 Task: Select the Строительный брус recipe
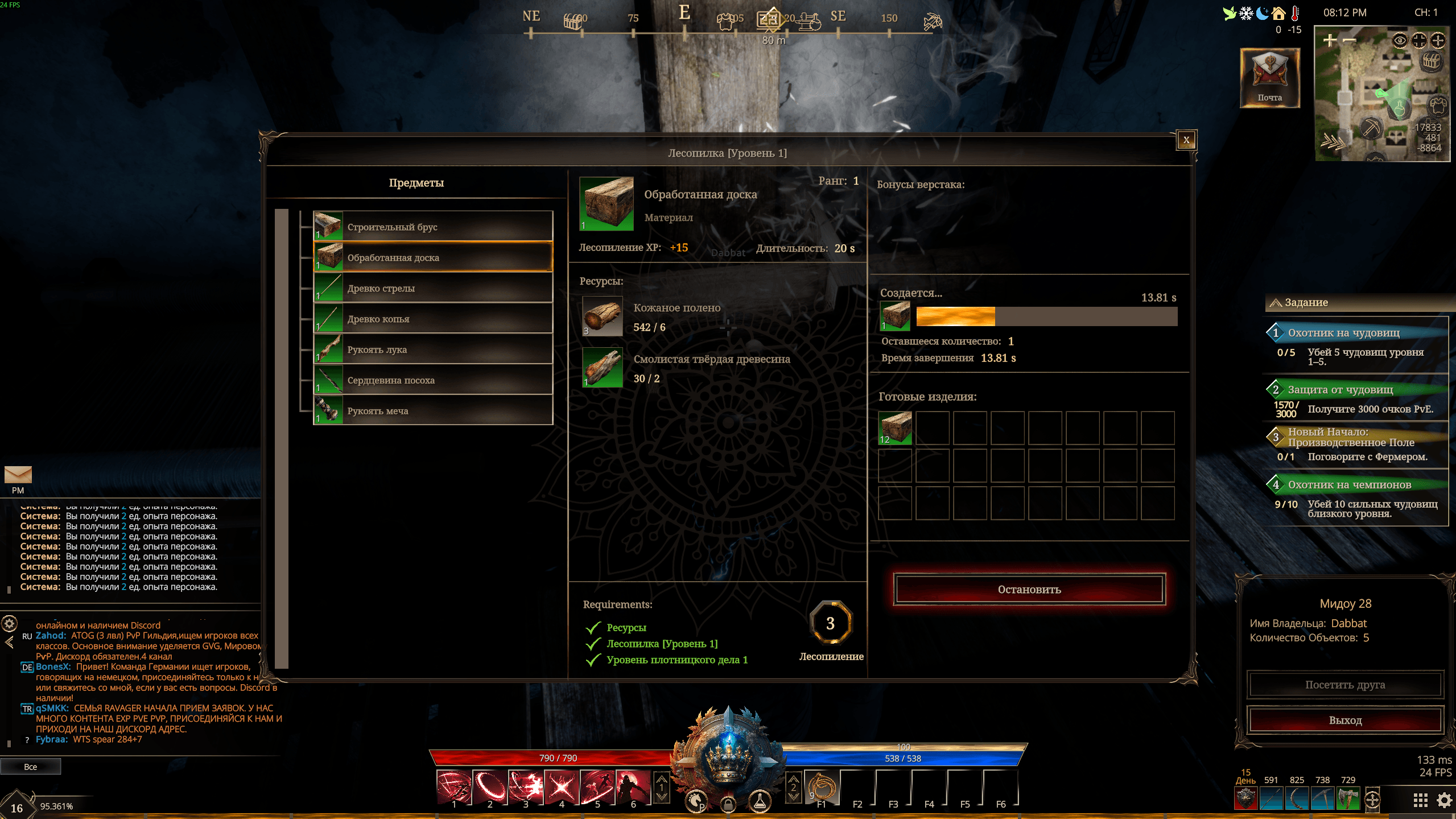tap(433, 227)
